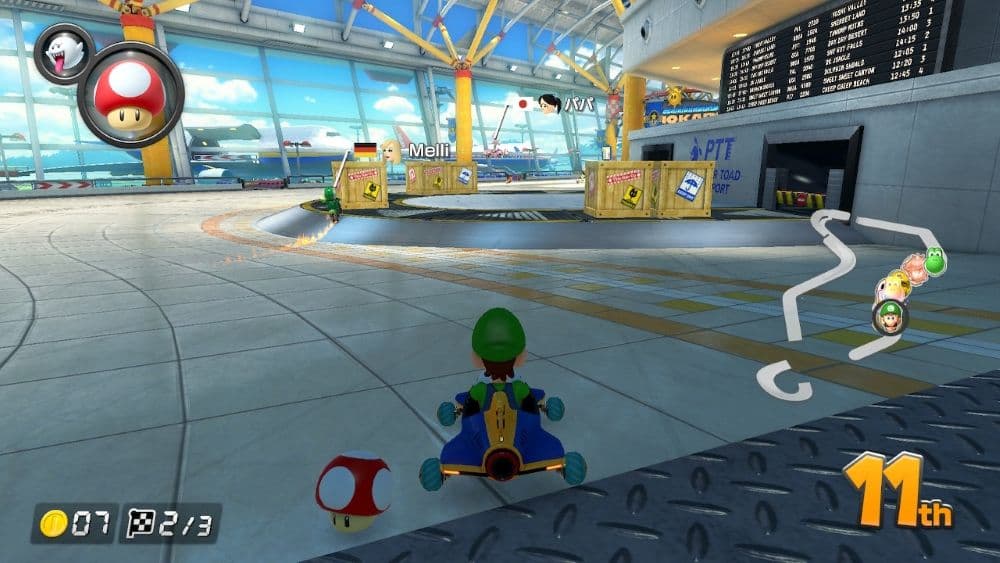Select the Boo item in the reserve slot
Image resolution: width=1000 pixels, height=563 pixels.
click(64, 54)
